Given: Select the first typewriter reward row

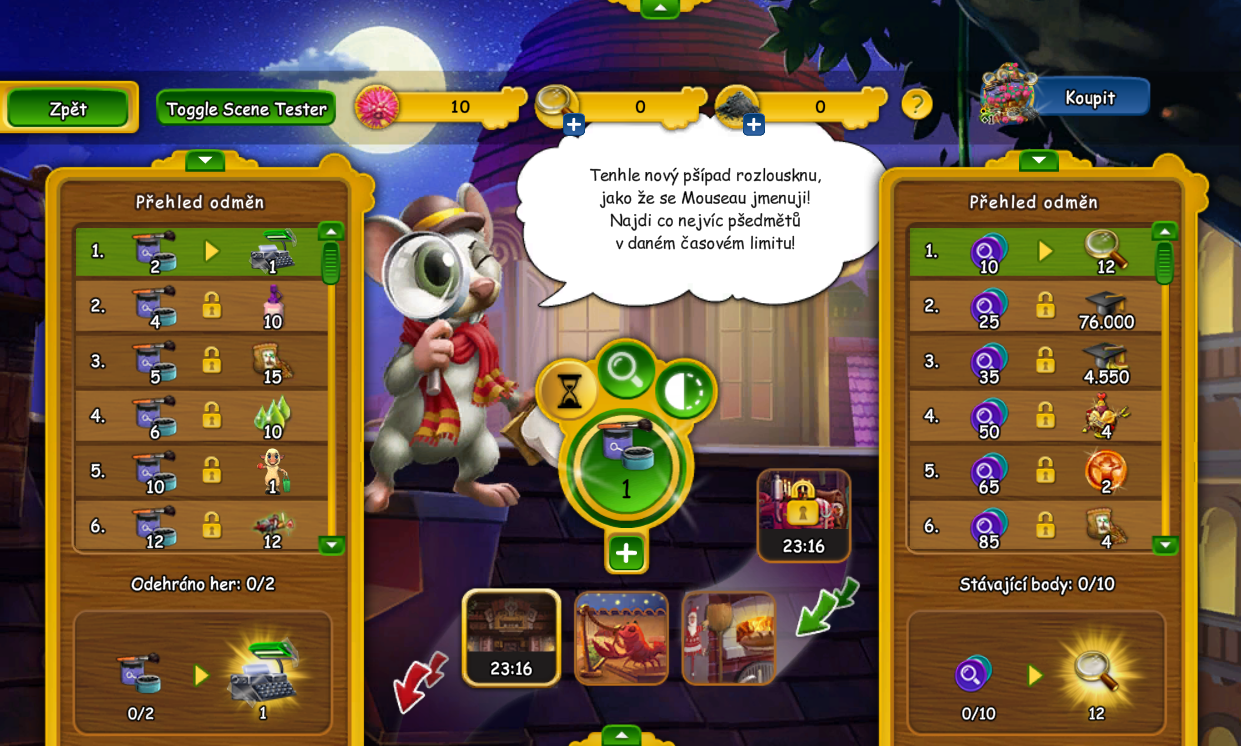Looking at the screenshot, I should pos(201,251).
